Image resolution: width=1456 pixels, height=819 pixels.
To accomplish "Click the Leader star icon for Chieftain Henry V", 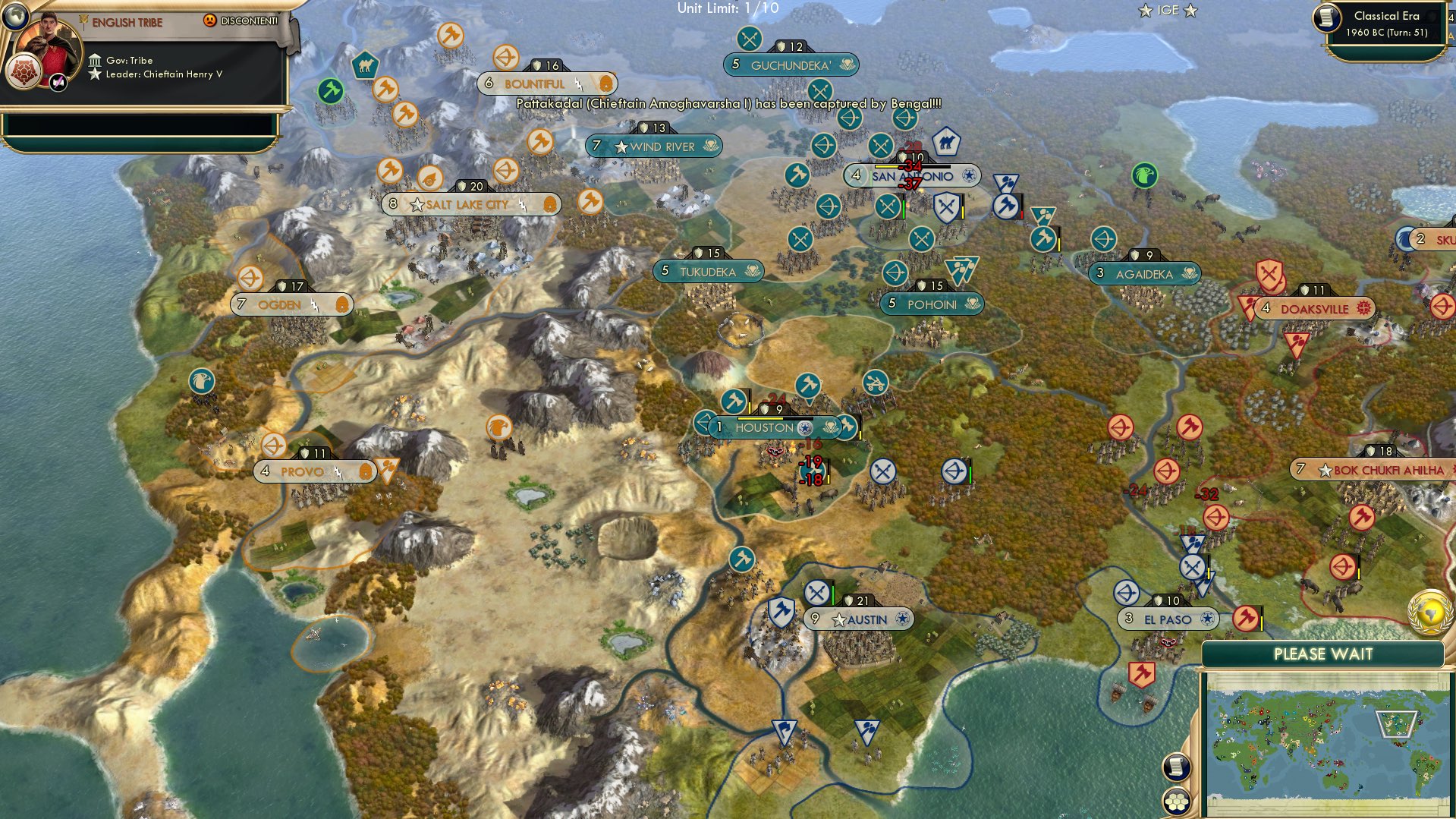I will (x=95, y=74).
